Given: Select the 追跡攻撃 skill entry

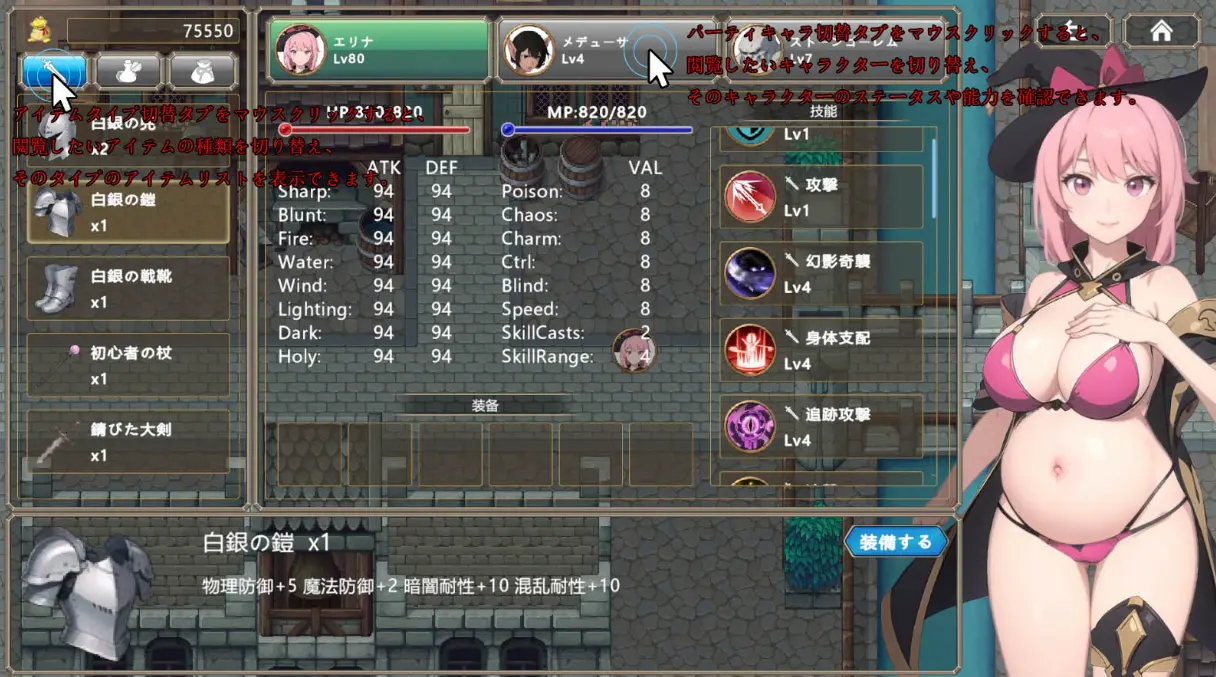Looking at the screenshot, I should coord(822,427).
